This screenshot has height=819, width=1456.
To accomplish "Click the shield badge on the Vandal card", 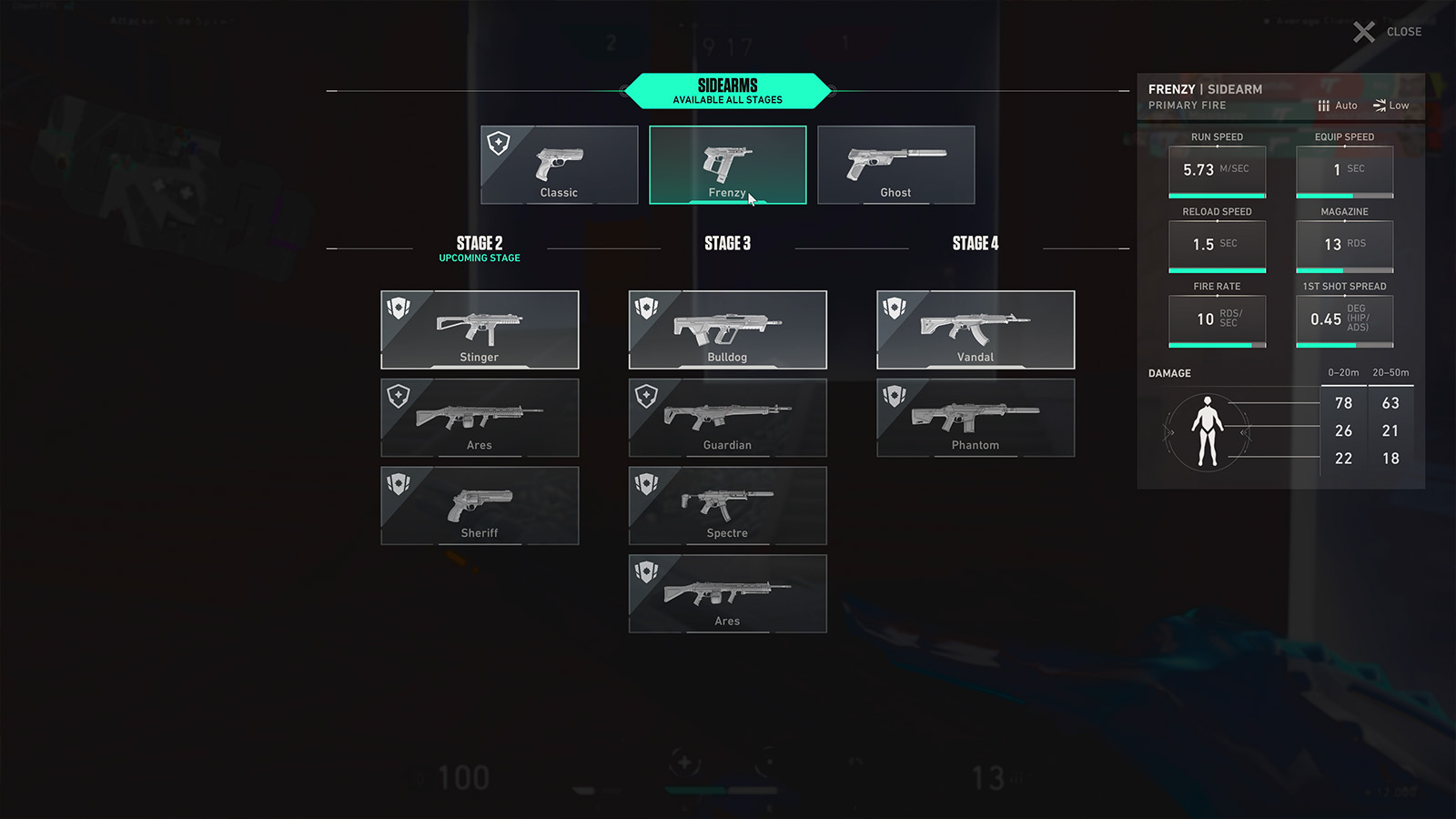I will [x=894, y=308].
